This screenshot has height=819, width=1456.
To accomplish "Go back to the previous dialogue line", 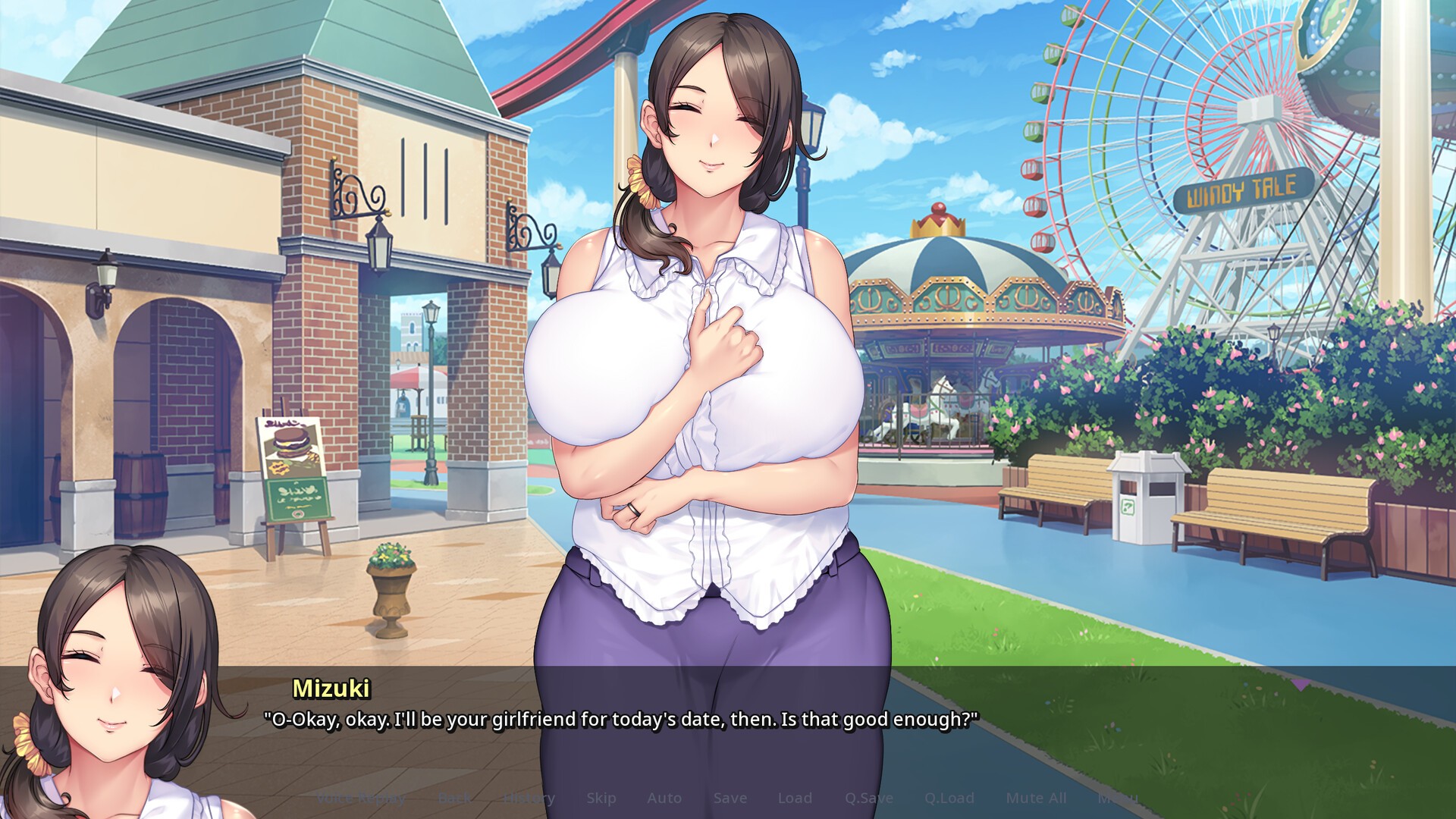I will (x=454, y=798).
